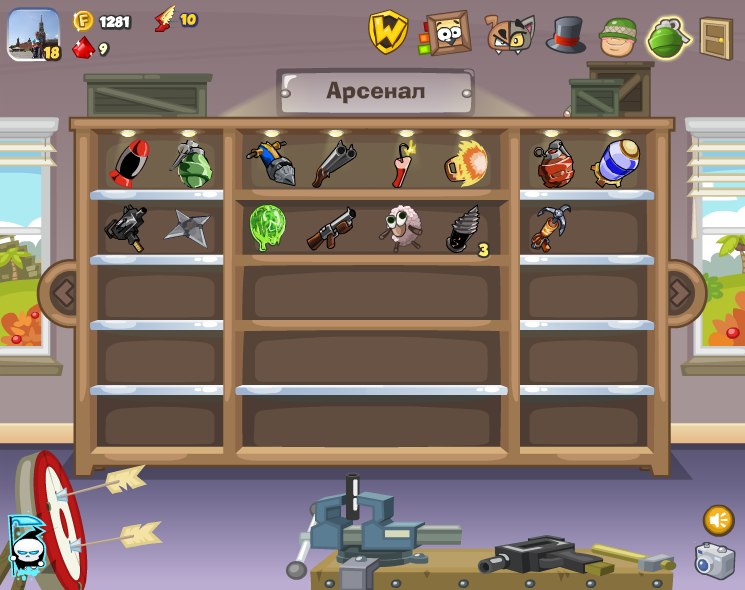Select the red-black rocket weapon
Screen dimensions: 745x590
pos(128,163)
